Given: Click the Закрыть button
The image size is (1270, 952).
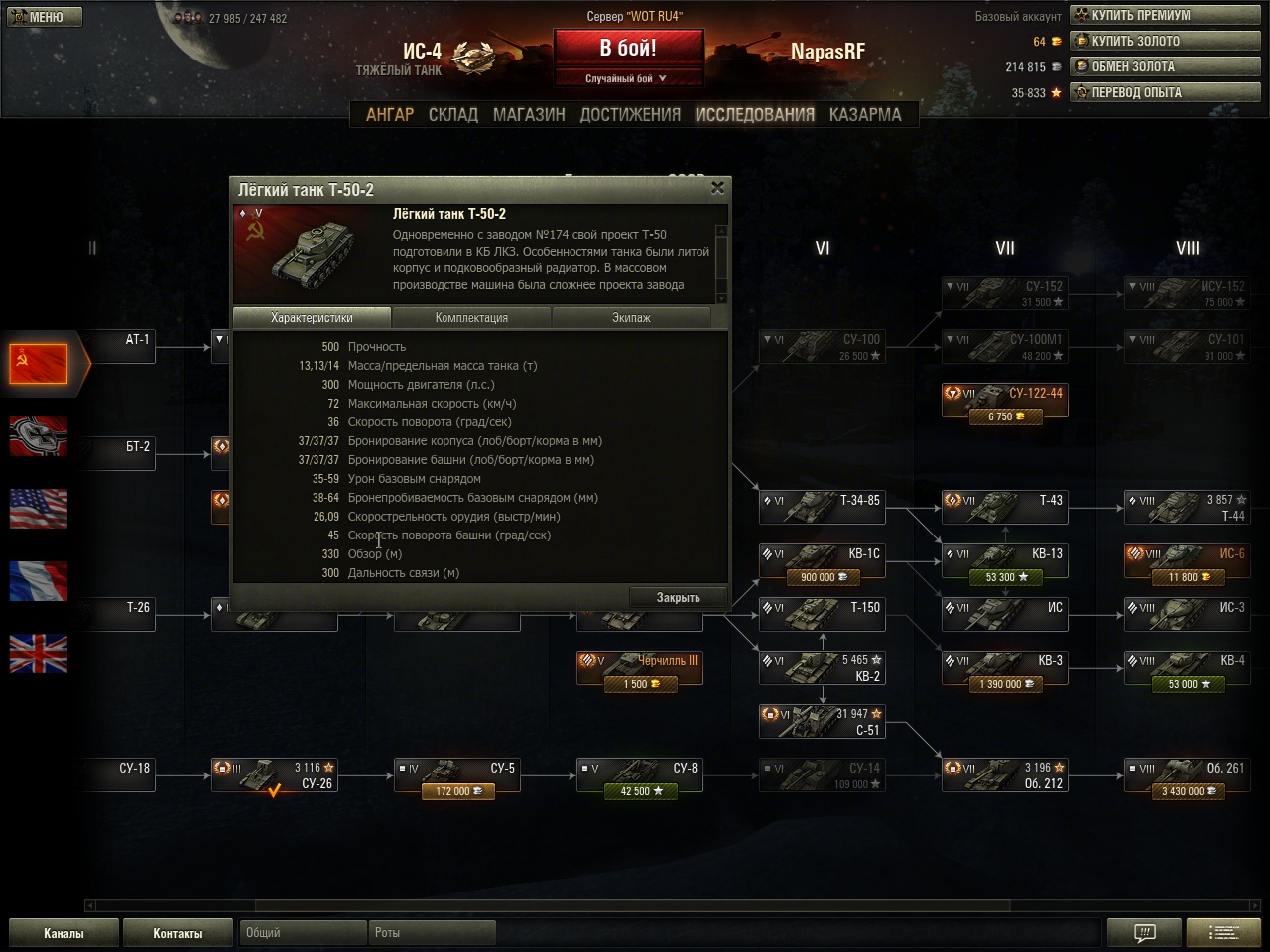Looking at the screenshot, I should click(x=678, y=597).
